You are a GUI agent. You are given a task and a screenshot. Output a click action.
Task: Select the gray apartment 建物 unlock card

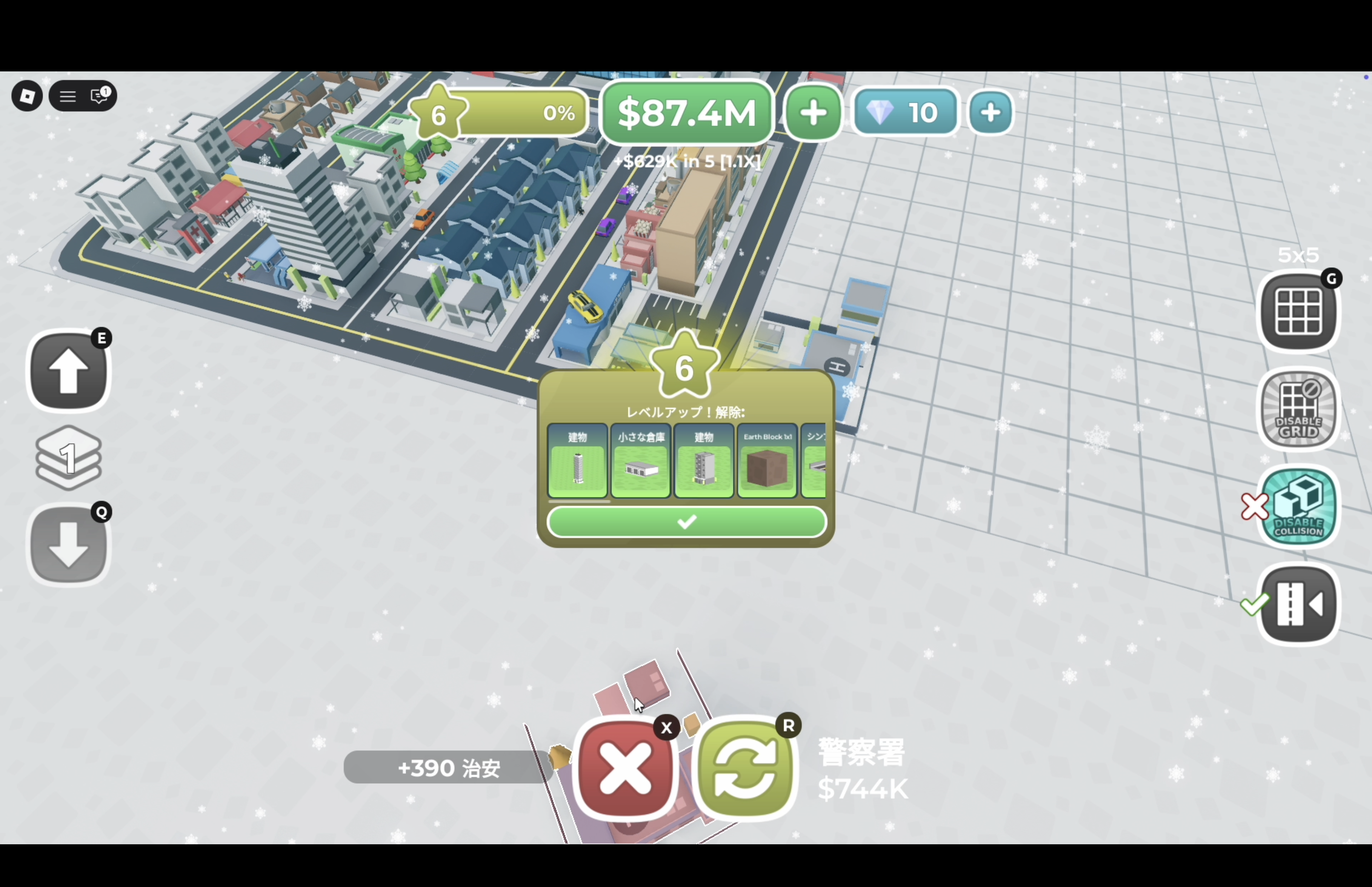(704, 461)
